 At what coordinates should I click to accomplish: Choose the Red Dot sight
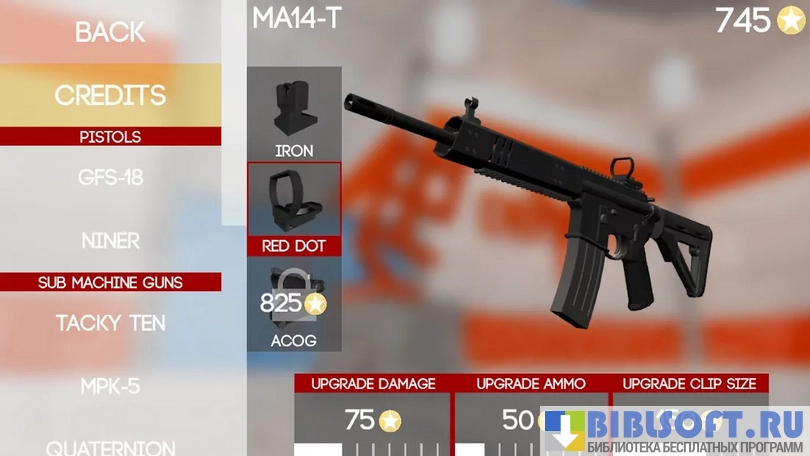294,209
